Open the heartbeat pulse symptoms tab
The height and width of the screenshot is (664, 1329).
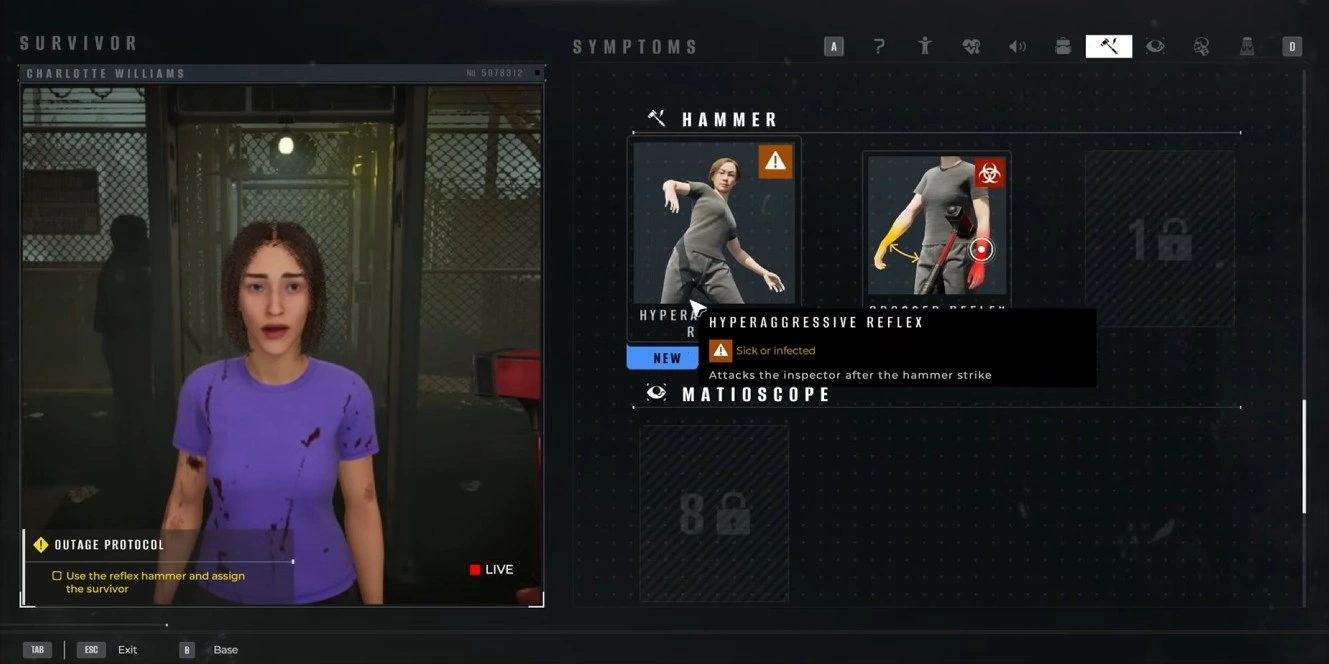tap(971, 46)
